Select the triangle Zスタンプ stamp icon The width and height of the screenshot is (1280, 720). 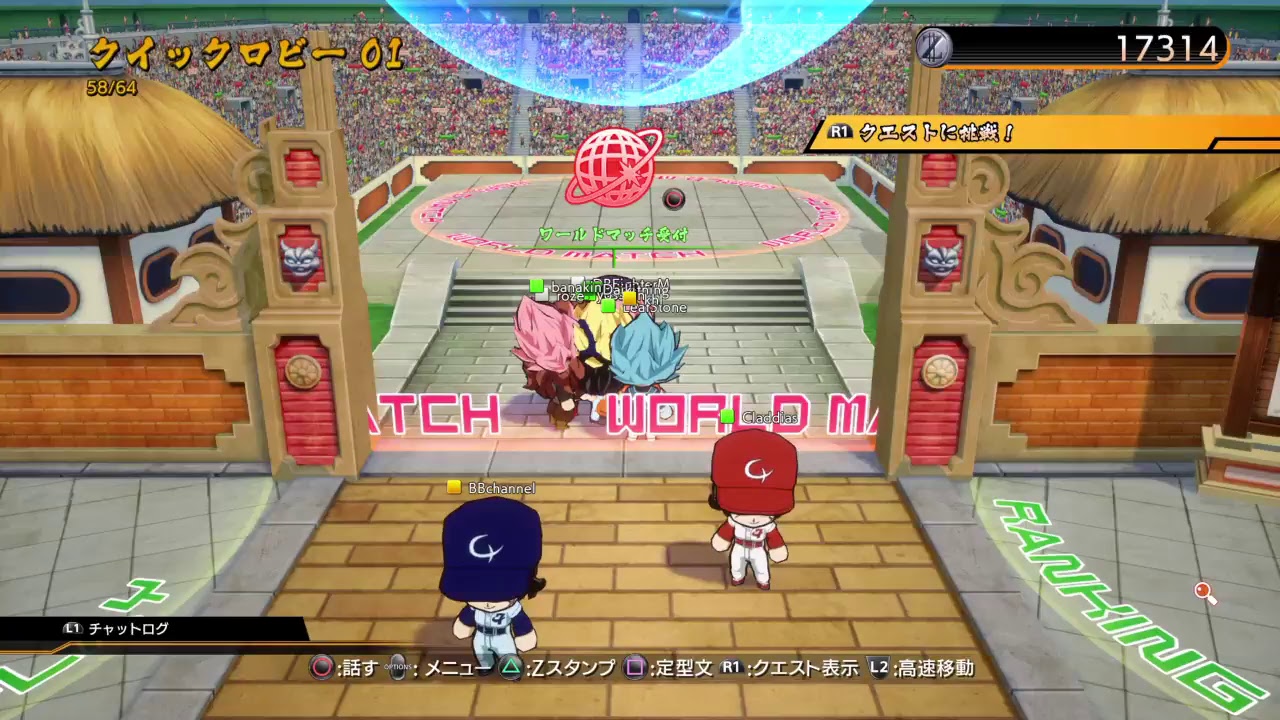512,667
